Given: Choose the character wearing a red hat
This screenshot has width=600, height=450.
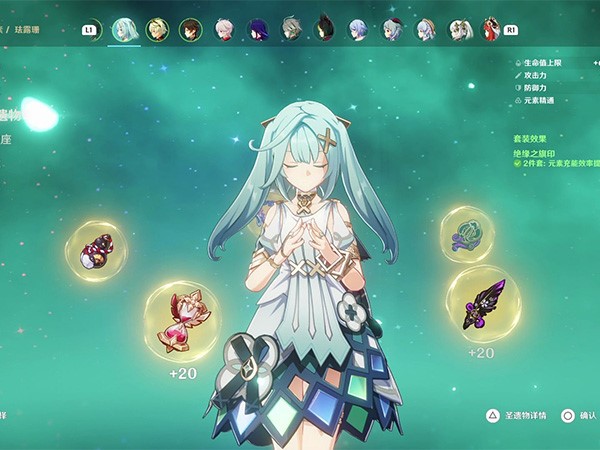Looking at the screenshot, I should (392, 29).
